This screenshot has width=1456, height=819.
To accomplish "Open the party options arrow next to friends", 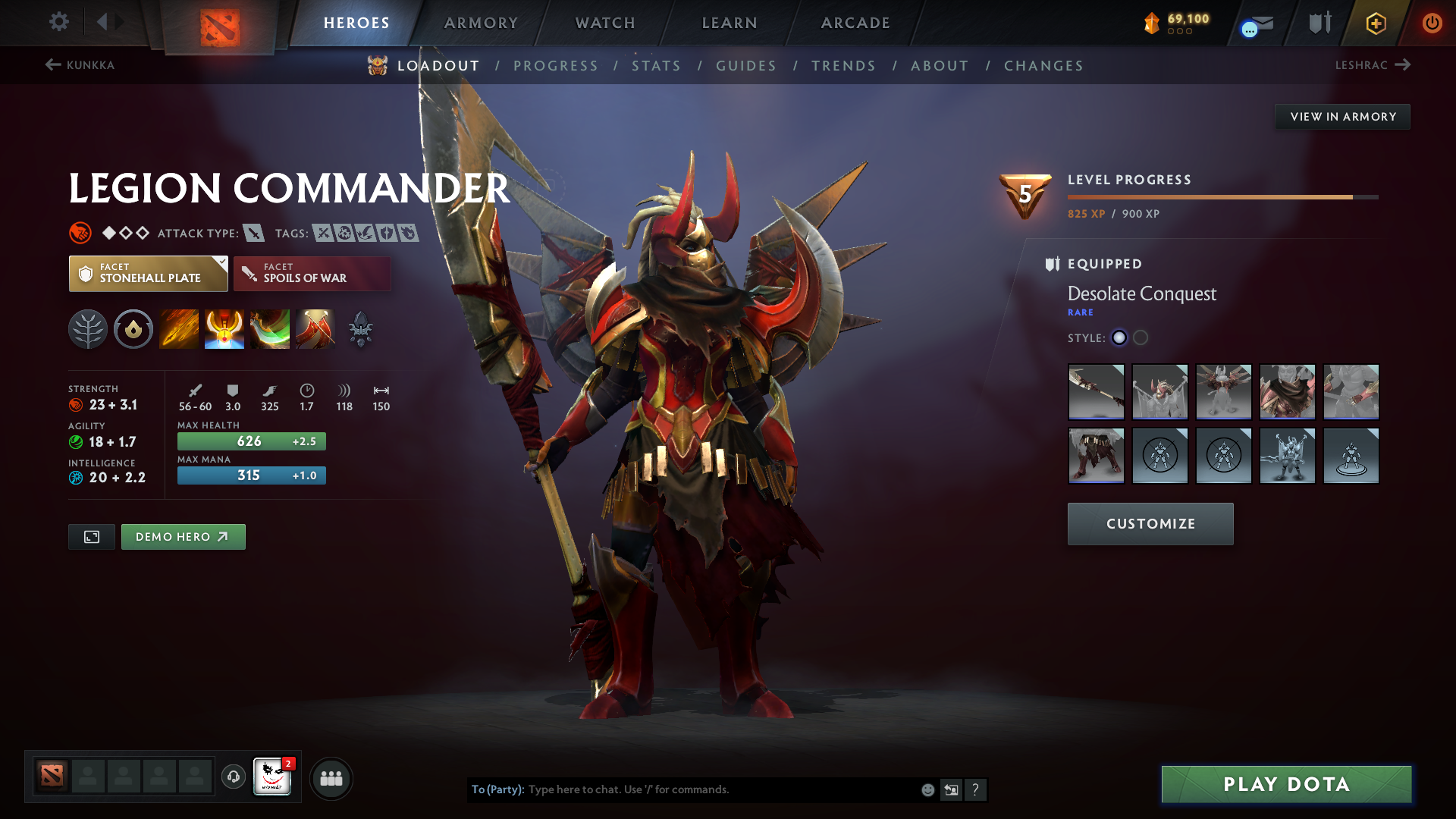I will click(331, 777).
